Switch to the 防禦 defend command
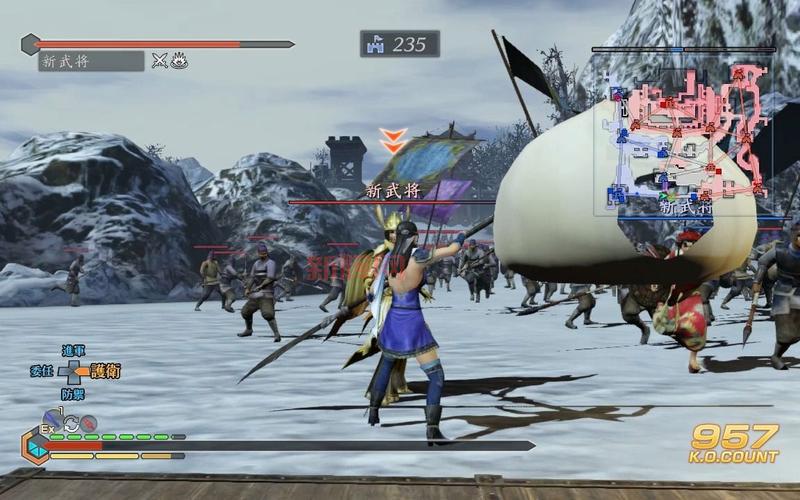800x500 pixels. (x=73, y=394)
